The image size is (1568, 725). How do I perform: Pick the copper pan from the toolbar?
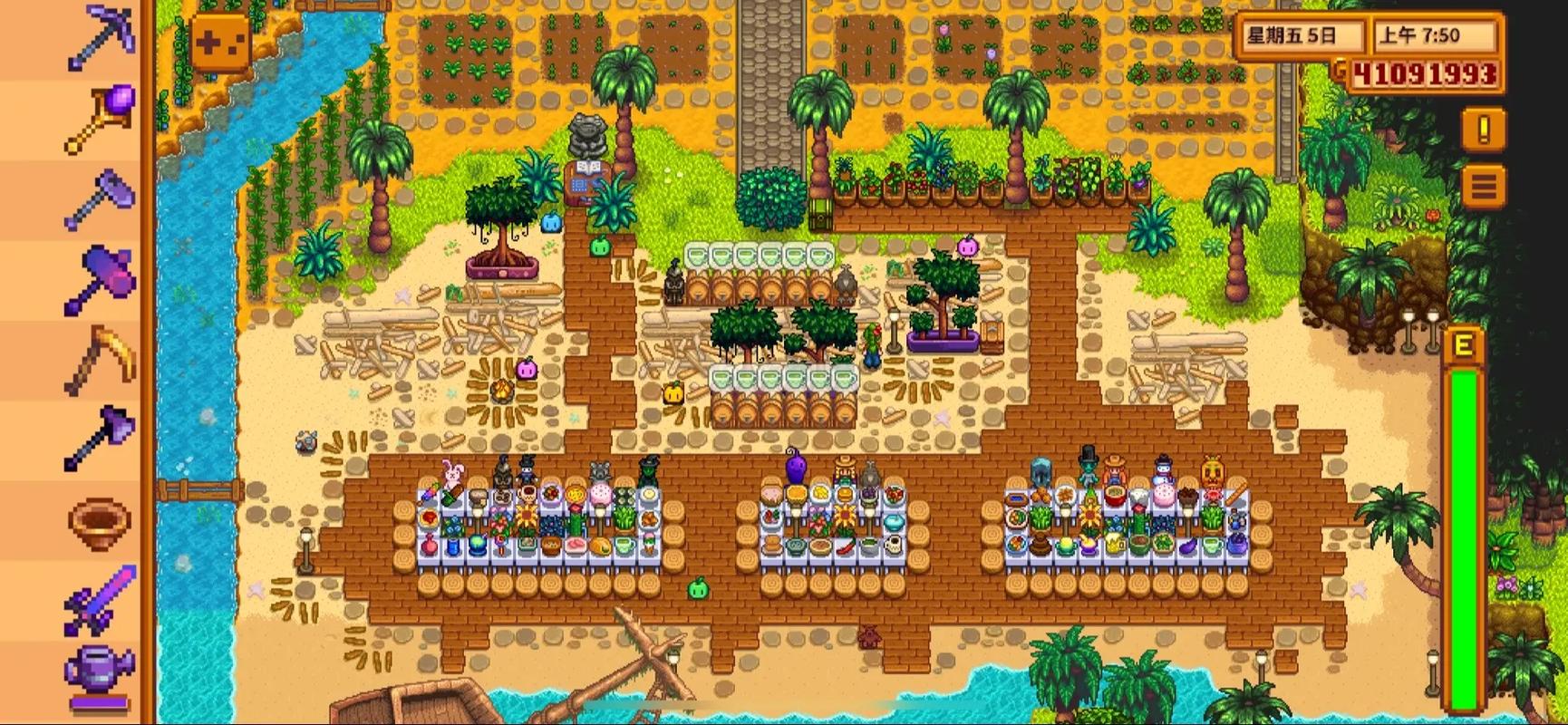pos(100,520)
